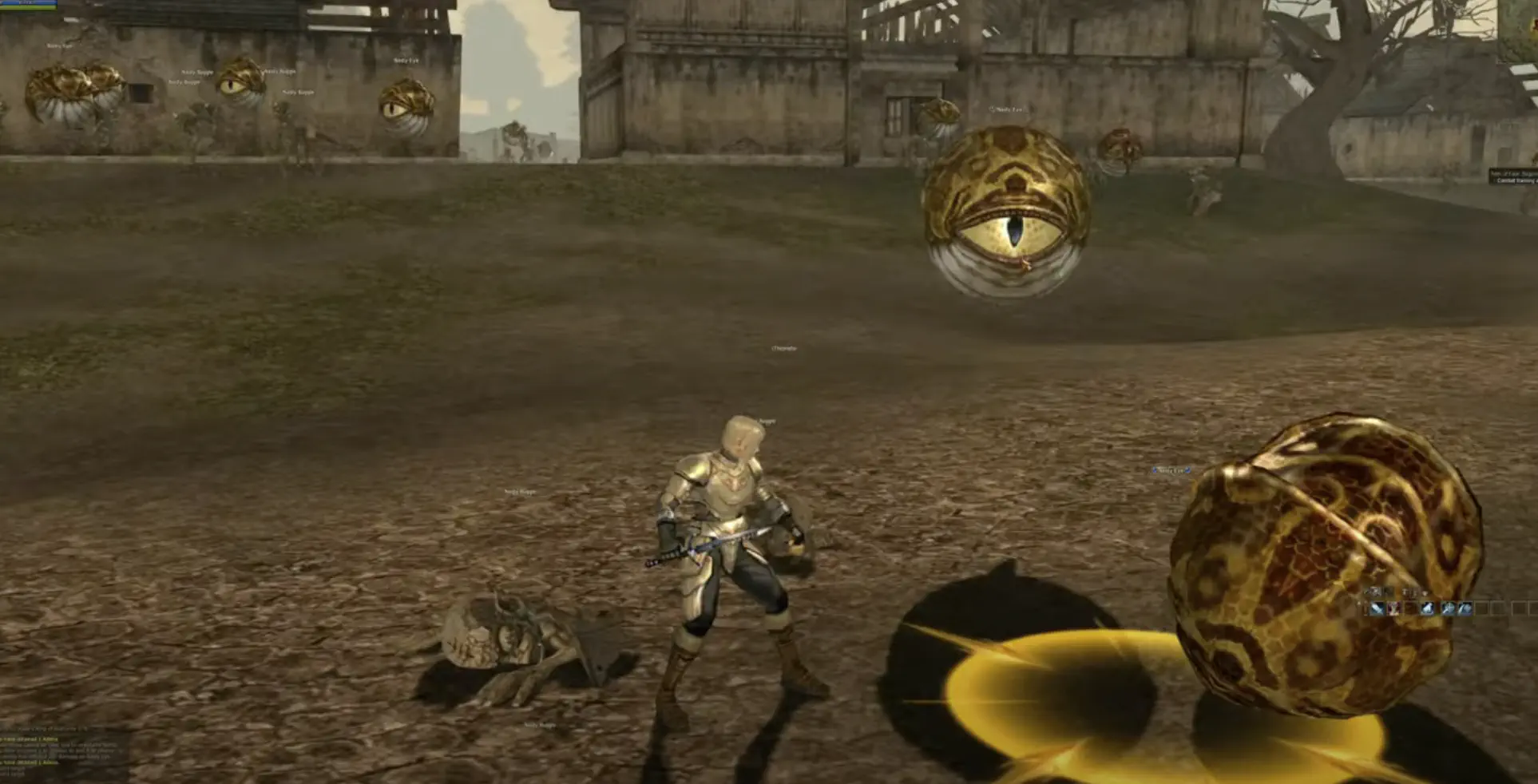Use the fourth blue skill icon in the hotbar
This screenshot has height=784, width=1538.
point(1428,609)
